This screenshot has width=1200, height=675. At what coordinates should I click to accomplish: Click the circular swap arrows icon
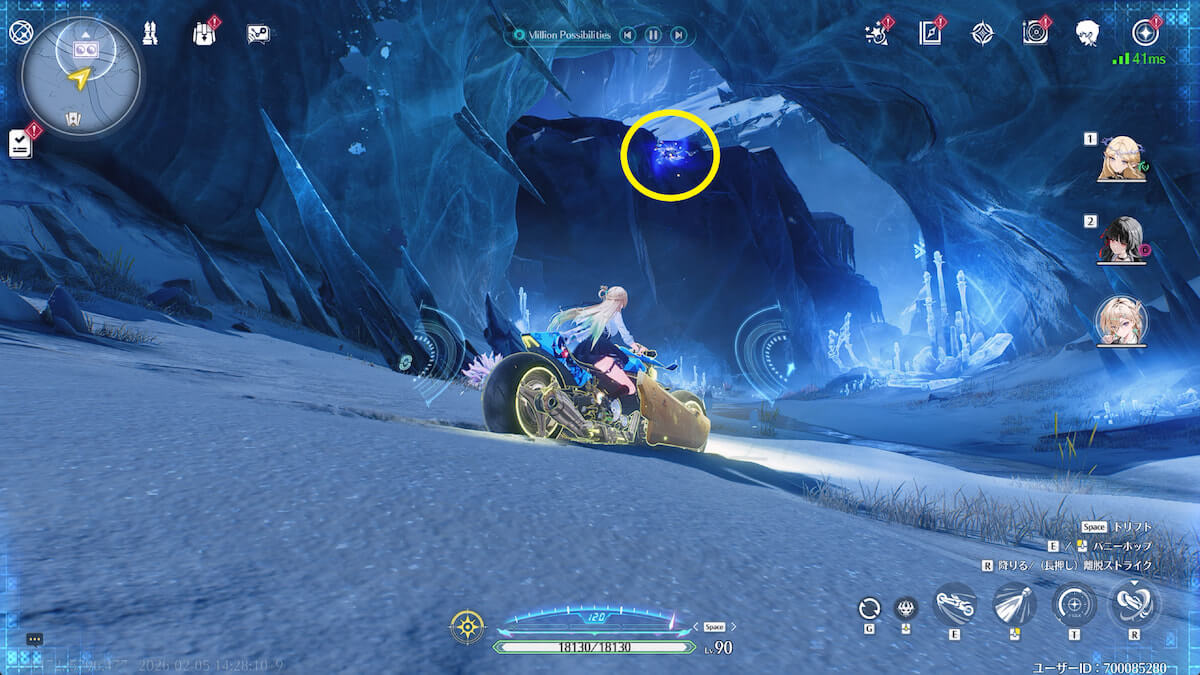point(870,607)
